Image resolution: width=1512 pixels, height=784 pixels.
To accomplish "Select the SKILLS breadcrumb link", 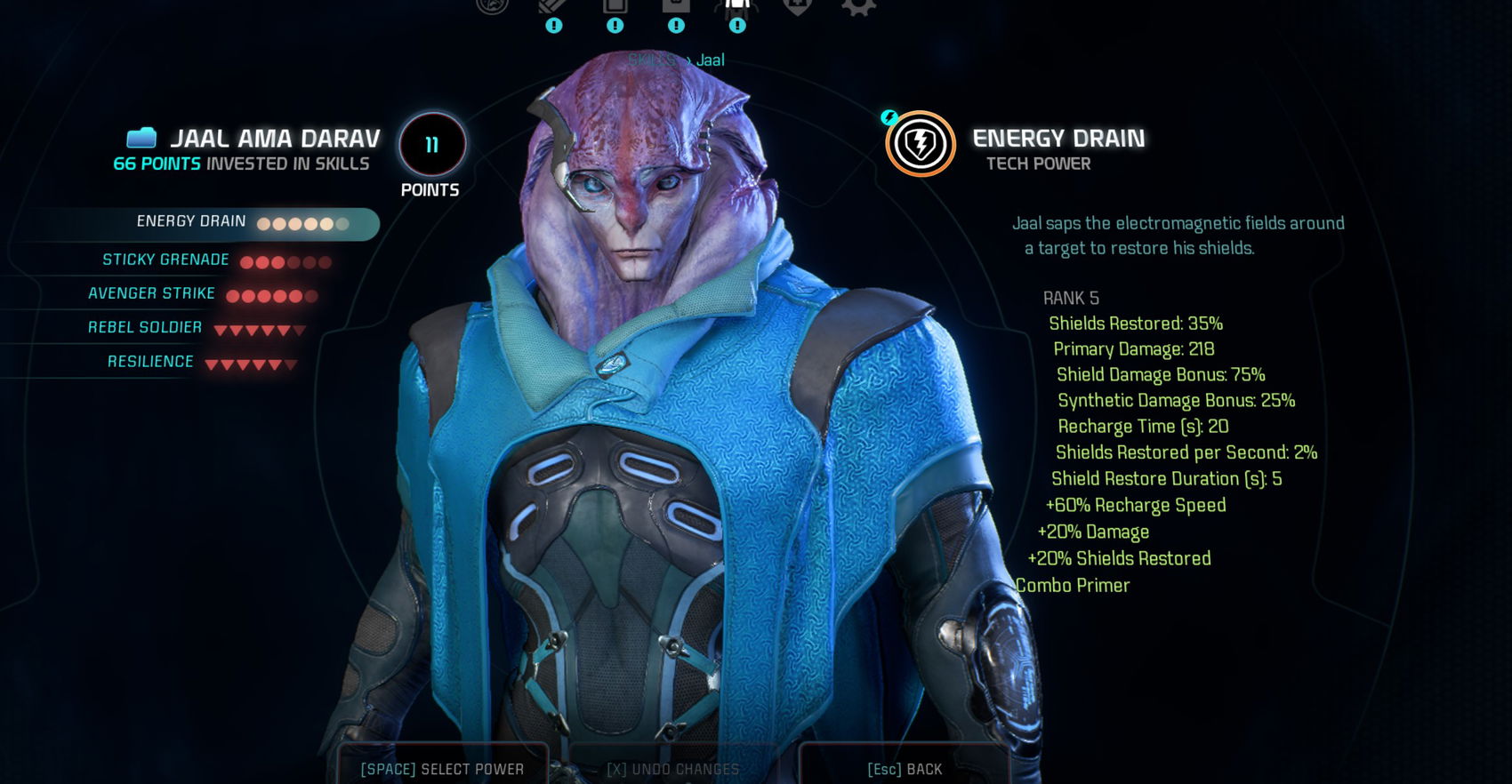I will 650,60.
